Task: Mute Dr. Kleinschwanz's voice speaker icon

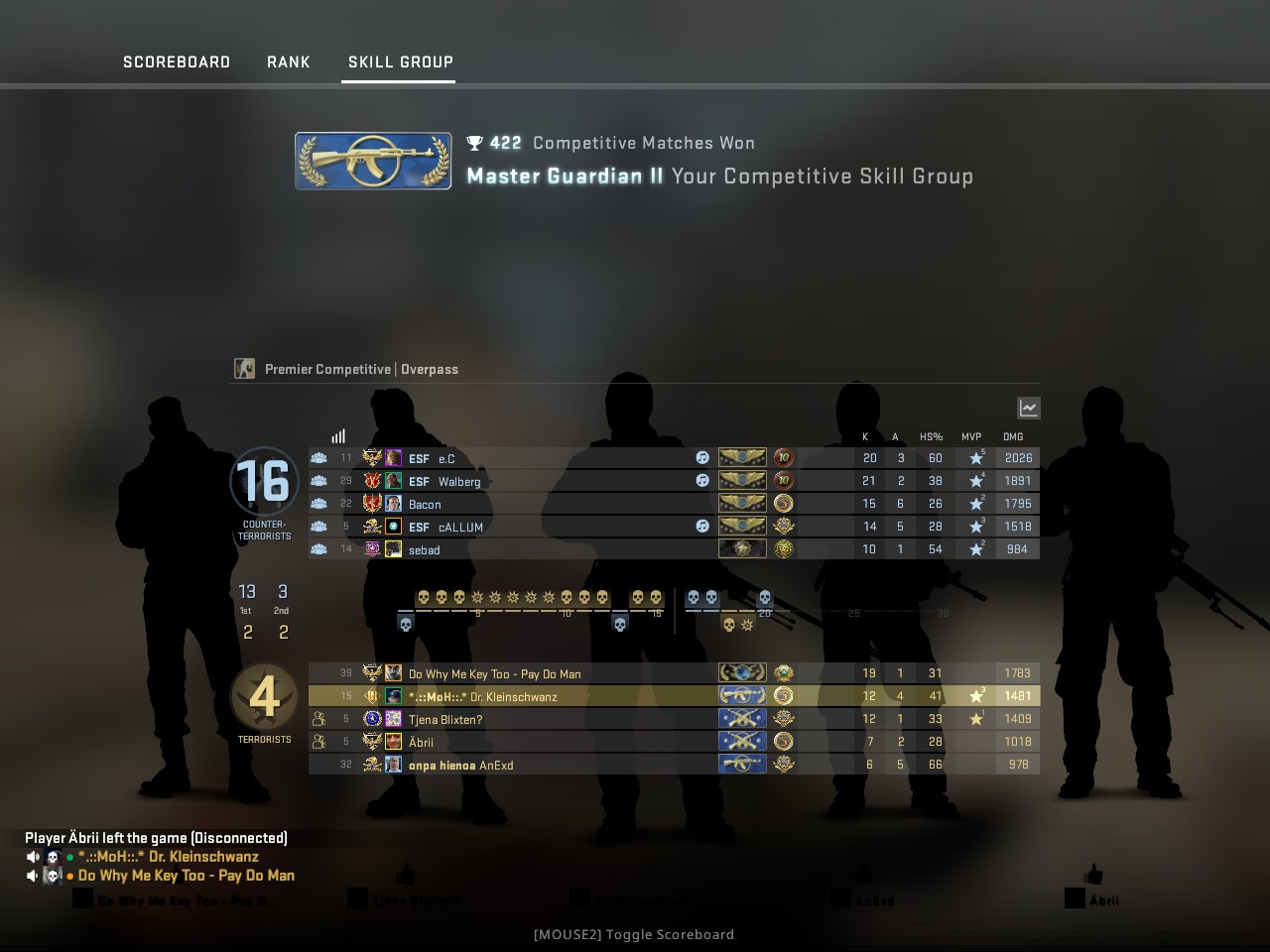Action: 33,856
